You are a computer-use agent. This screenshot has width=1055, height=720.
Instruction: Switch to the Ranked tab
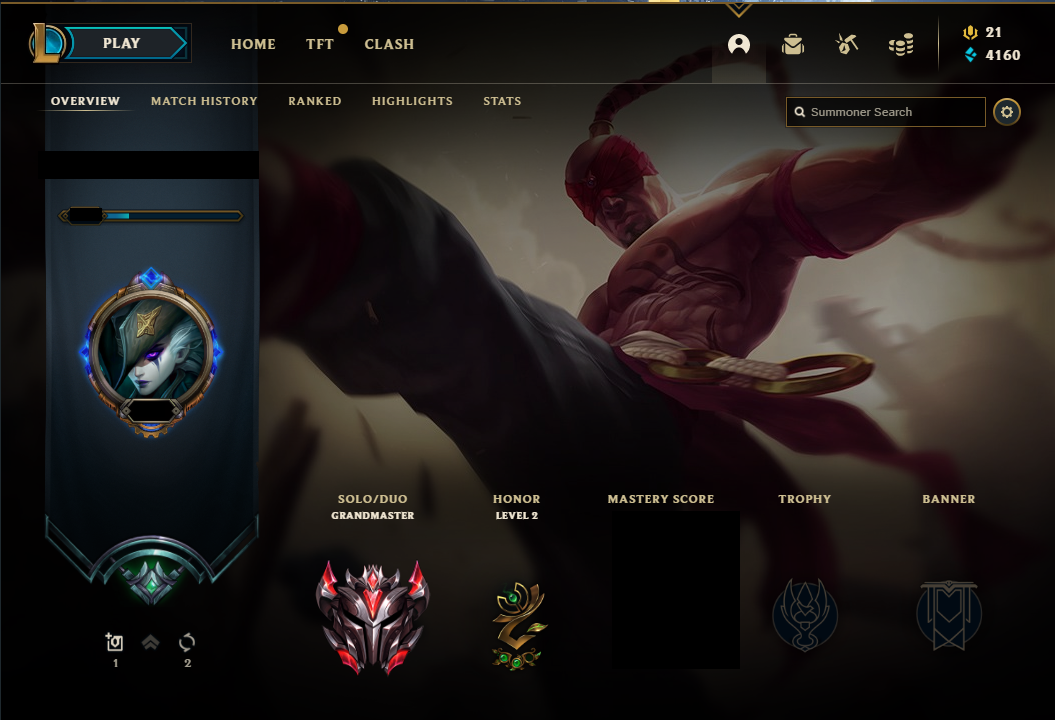(x=315, y=101)
